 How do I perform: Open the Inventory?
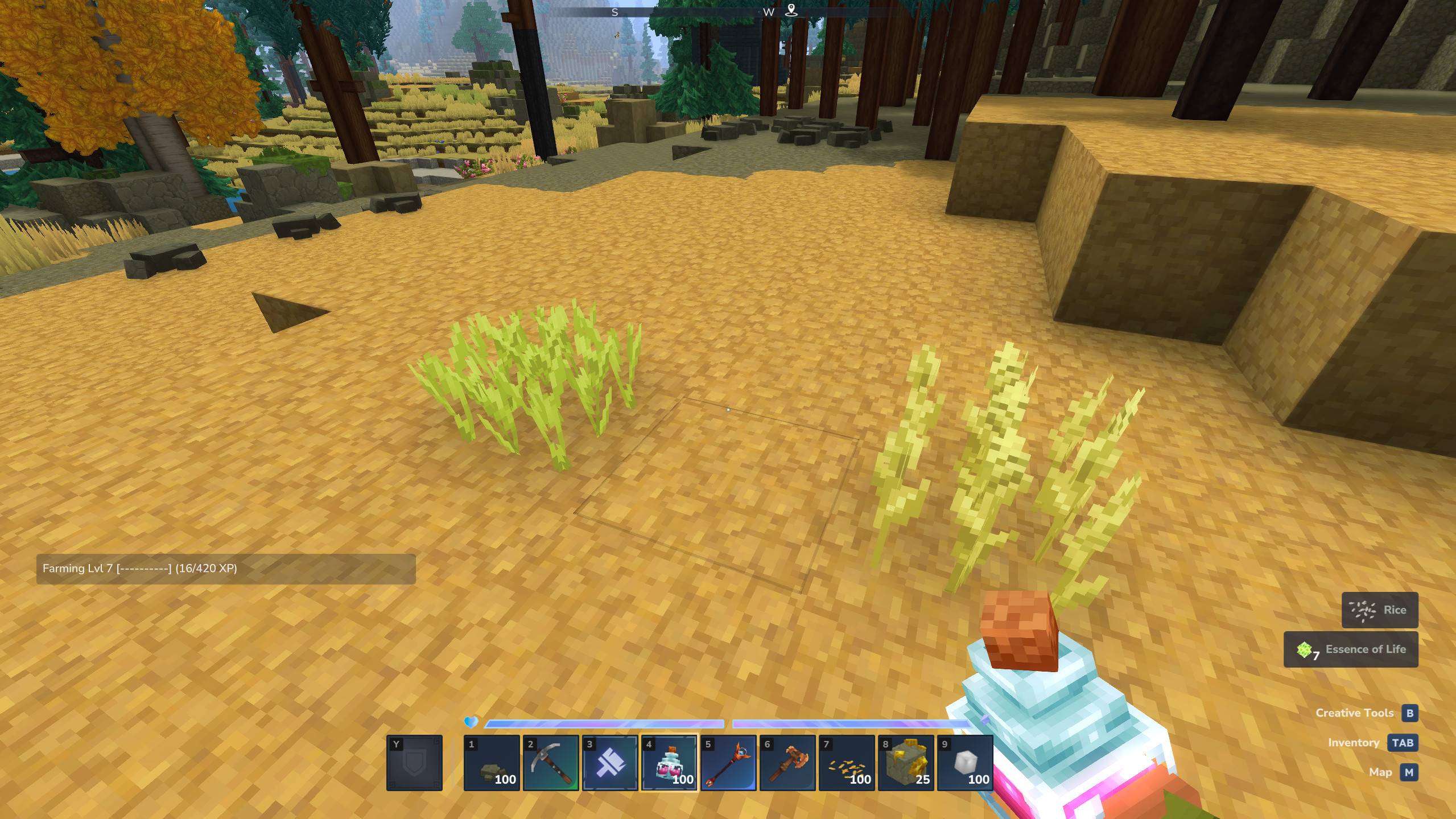1402,743
